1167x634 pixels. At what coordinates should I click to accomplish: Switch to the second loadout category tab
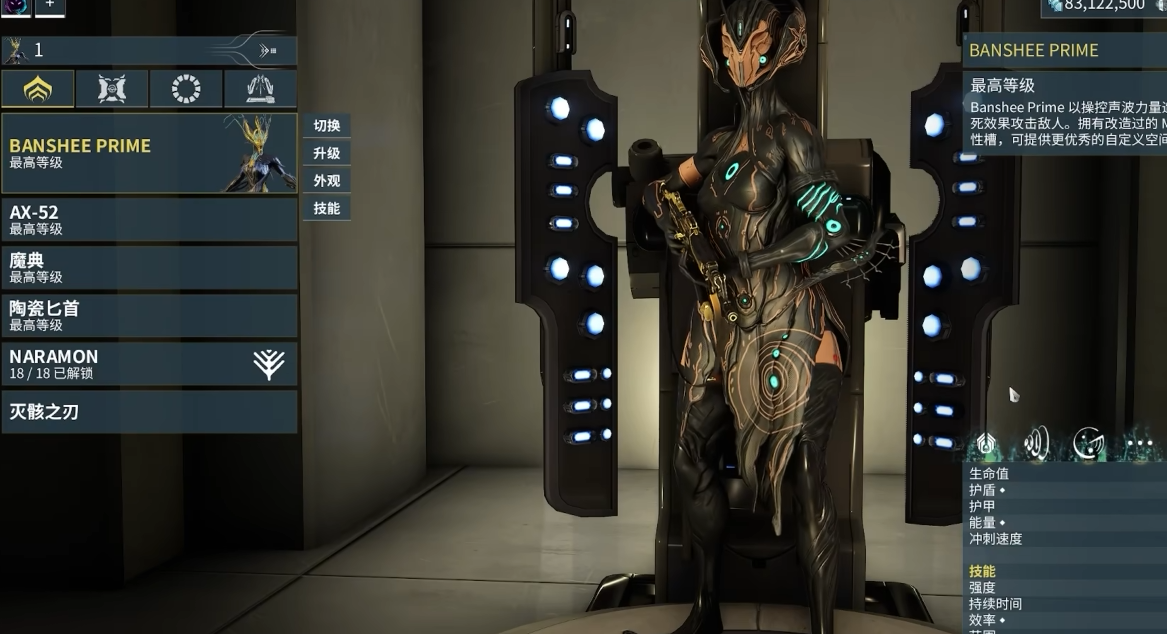point(112,89)
